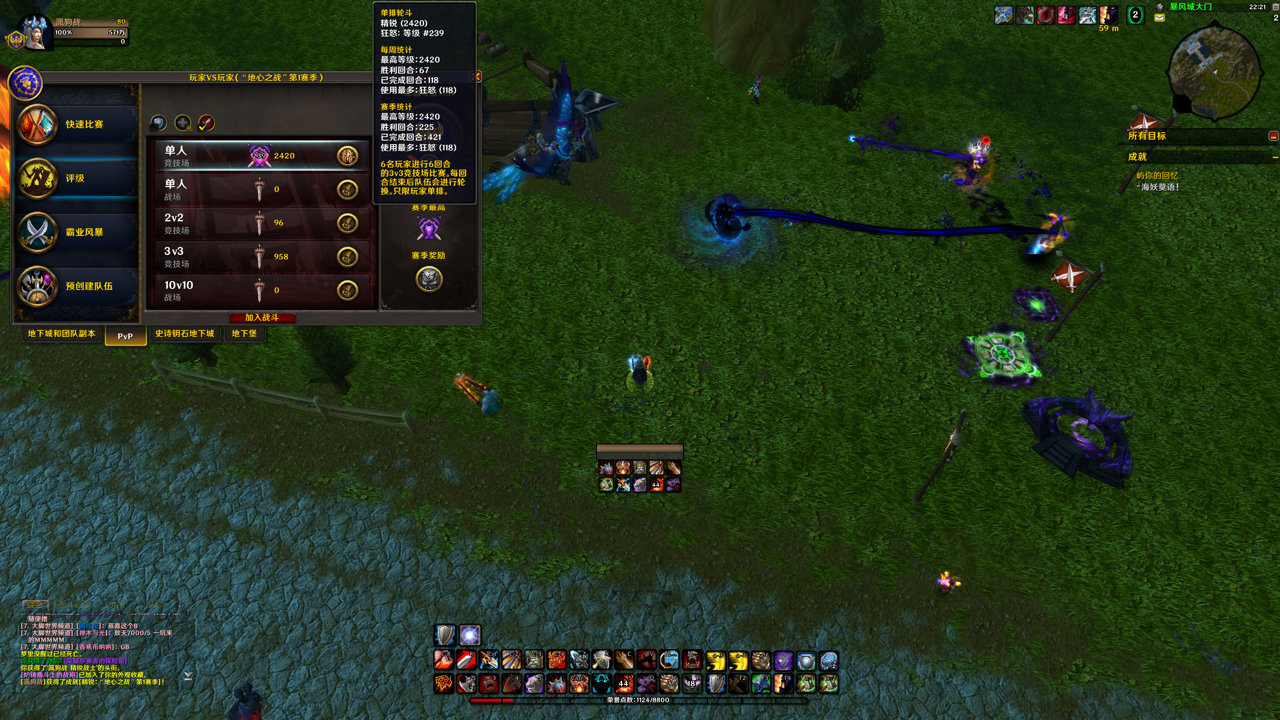Open the mail envelope notification icon

(x=1160, y=18)
